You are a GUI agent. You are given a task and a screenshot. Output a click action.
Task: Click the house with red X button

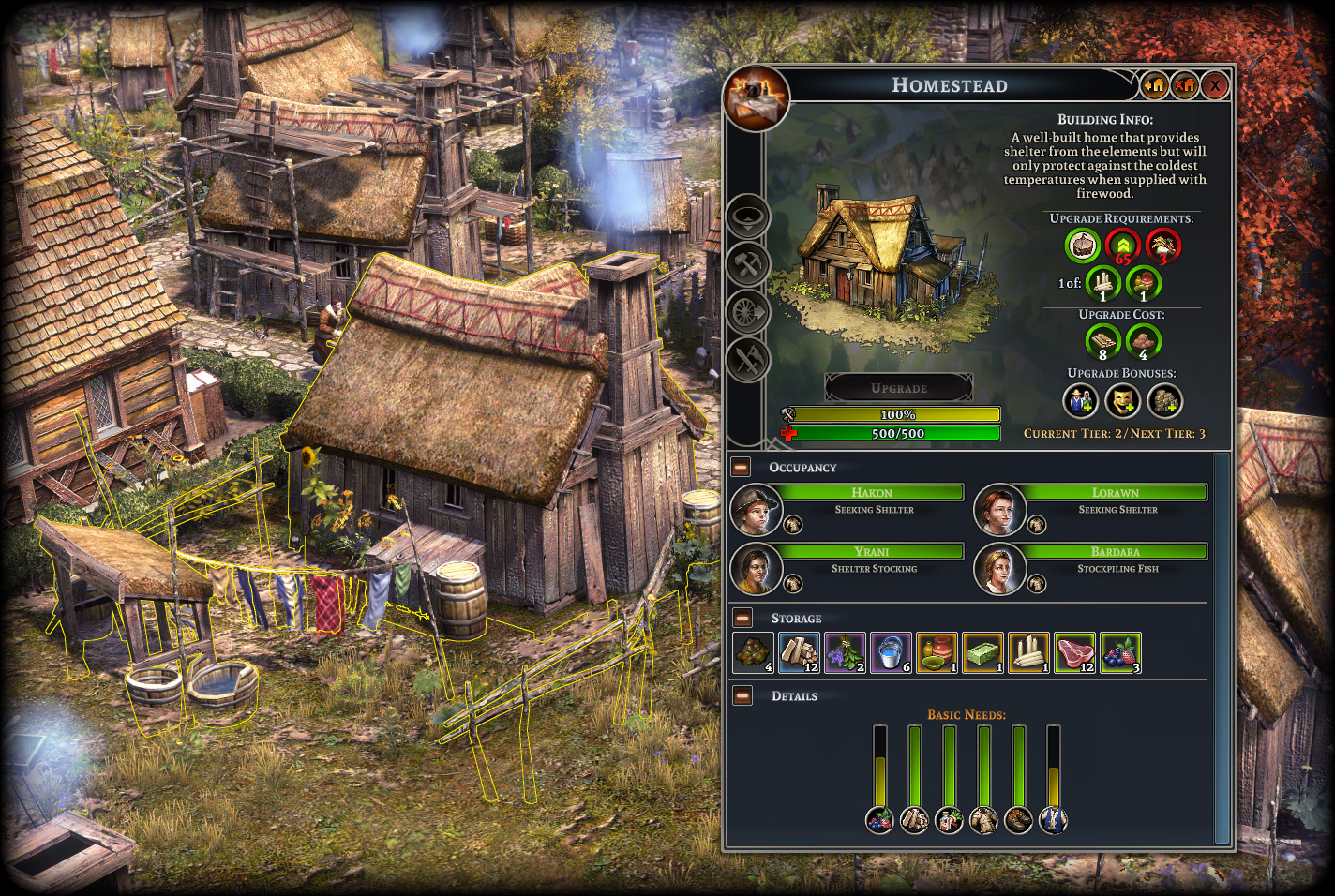[x=1185, y=86]
